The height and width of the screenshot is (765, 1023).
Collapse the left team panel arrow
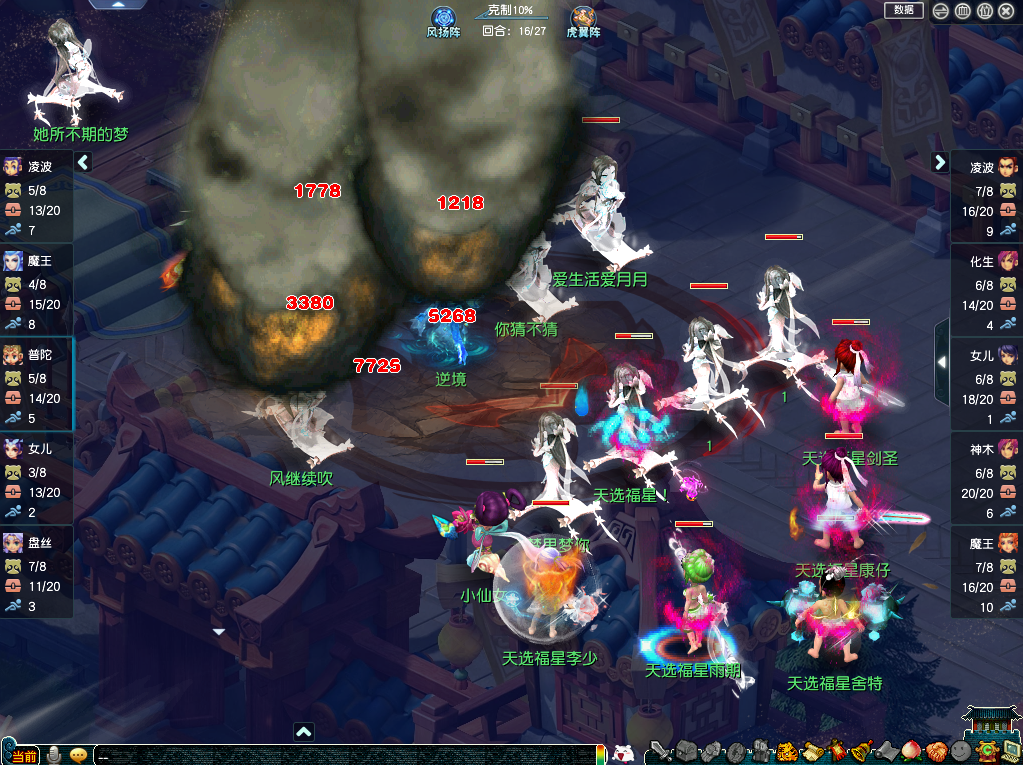83,162
